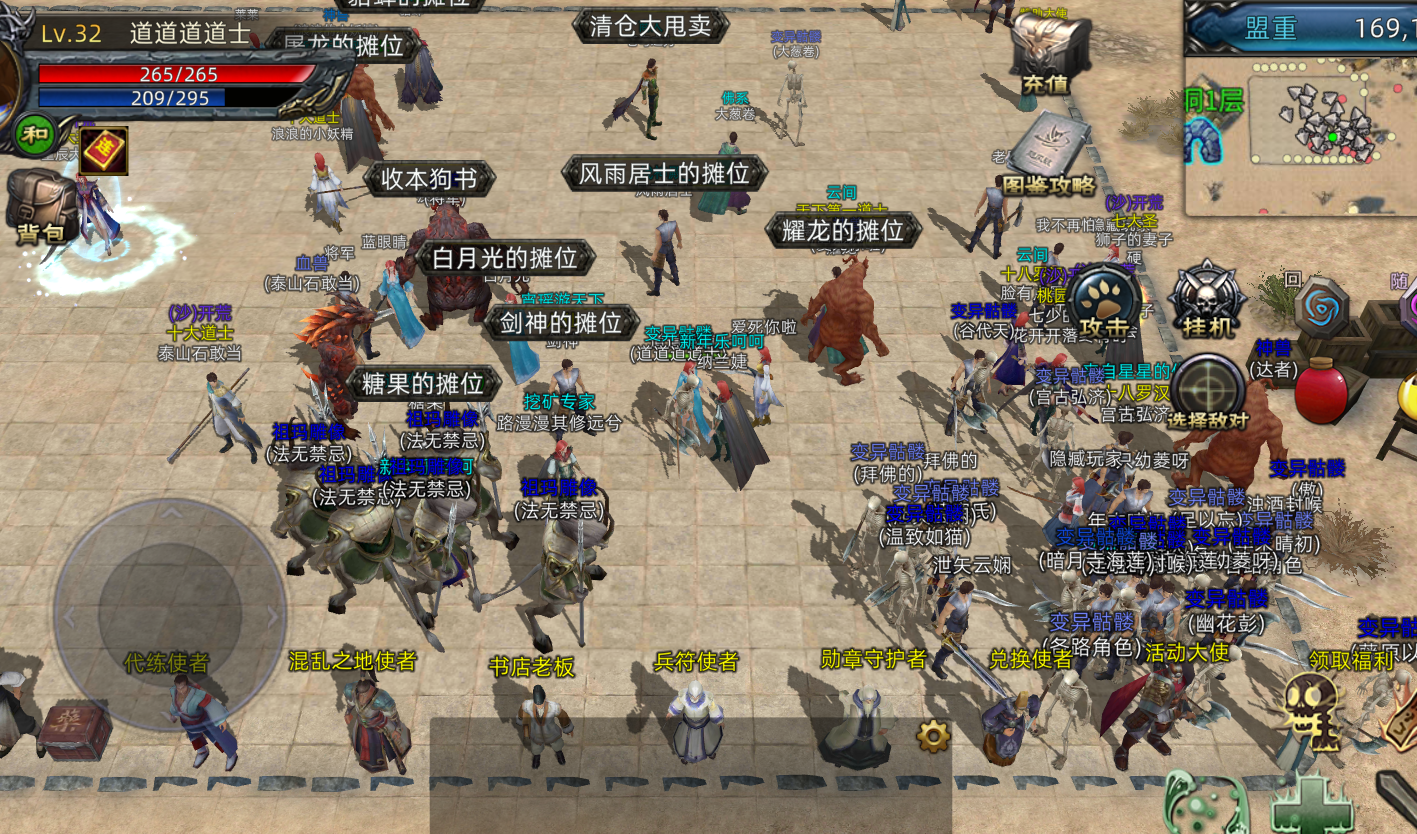The height and width of the screenshot is (834, 1417).
Task: Open the 白月光的摊位 stall
Action: (505, 258)
